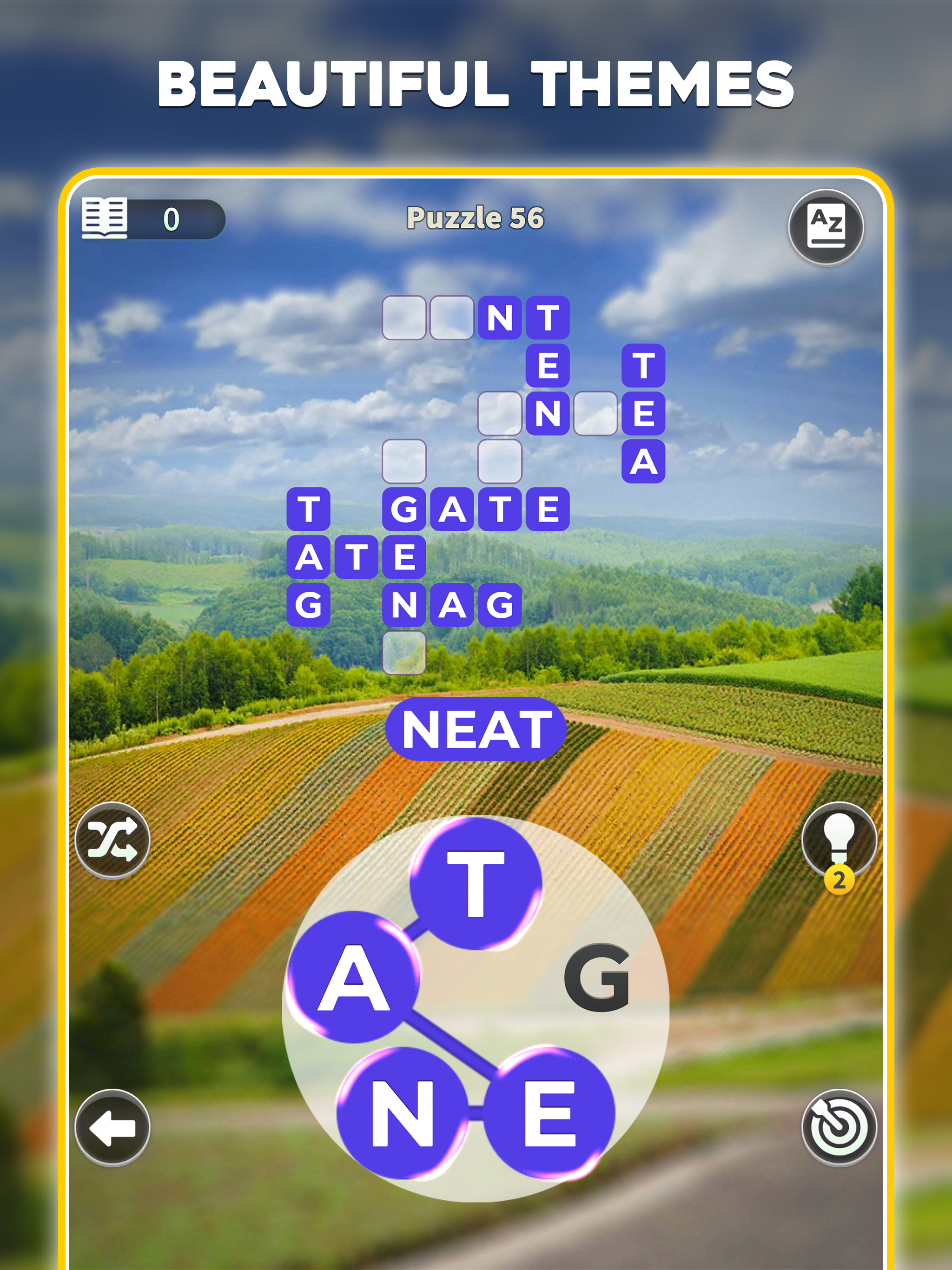Select the Puzzle 56 title

tap(476, 217)
